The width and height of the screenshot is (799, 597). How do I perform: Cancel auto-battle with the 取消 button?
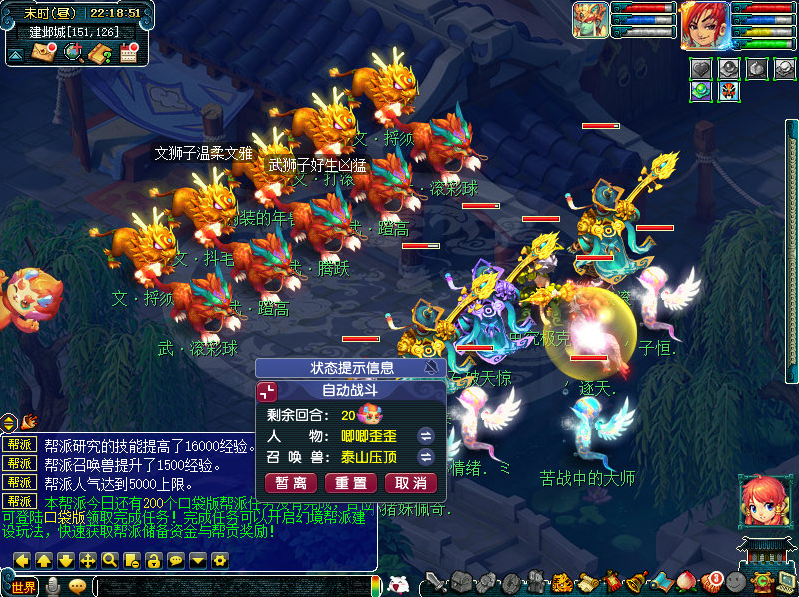[x=411, y=483]
